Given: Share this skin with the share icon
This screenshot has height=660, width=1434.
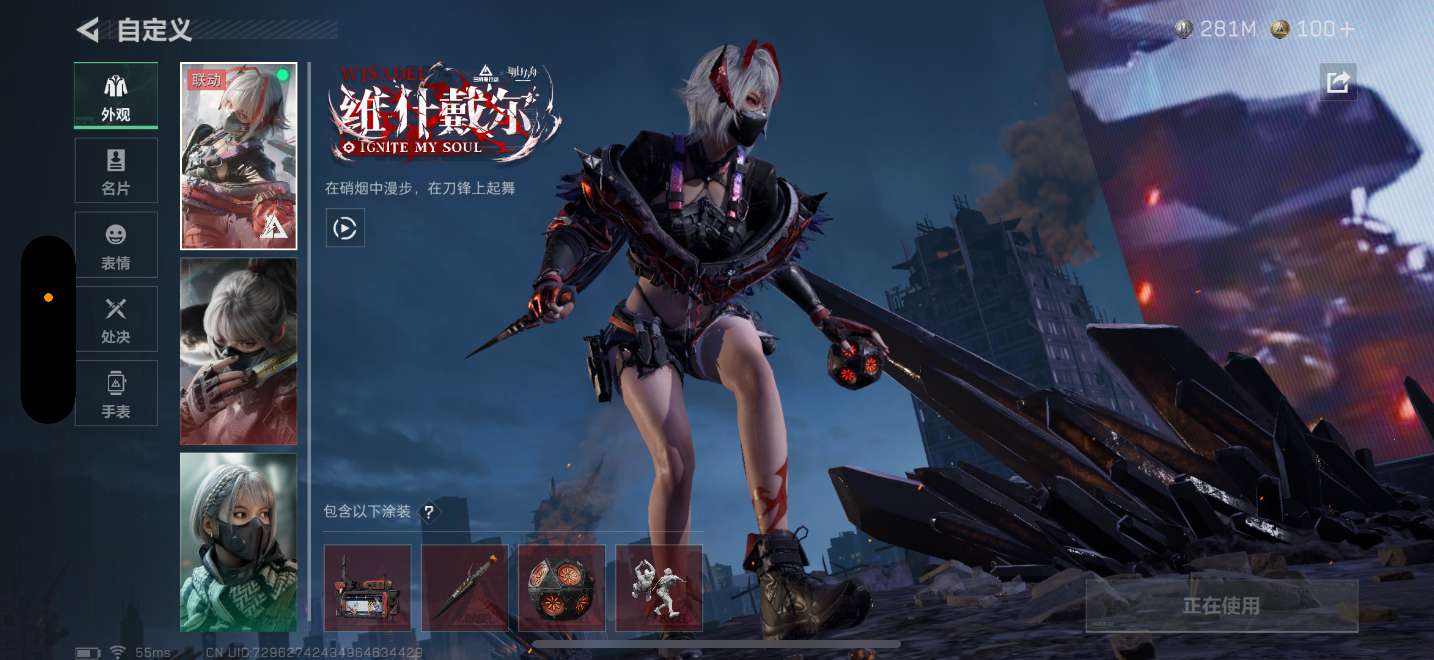Looking at the screenshot, I should [x=1338, y=82].
